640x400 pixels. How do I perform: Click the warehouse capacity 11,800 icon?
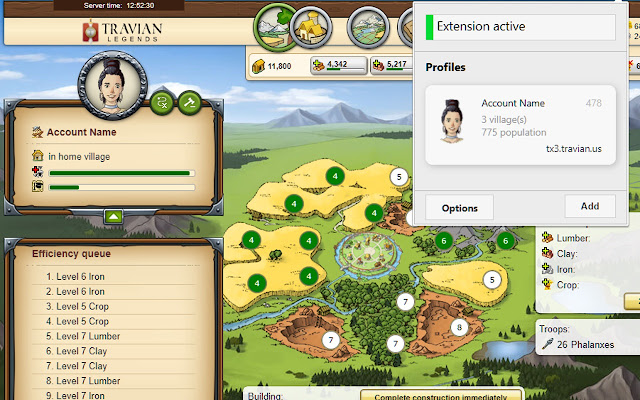tap(257, 65)
